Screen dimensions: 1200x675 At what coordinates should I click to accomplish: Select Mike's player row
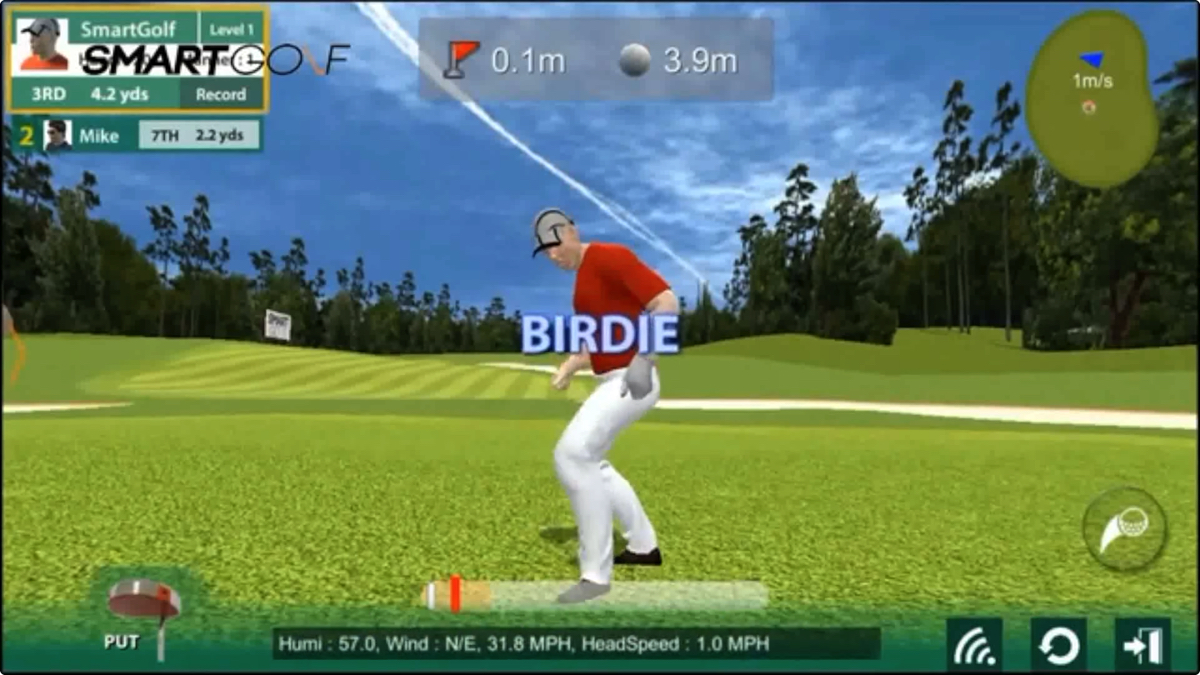coord(138,135)
